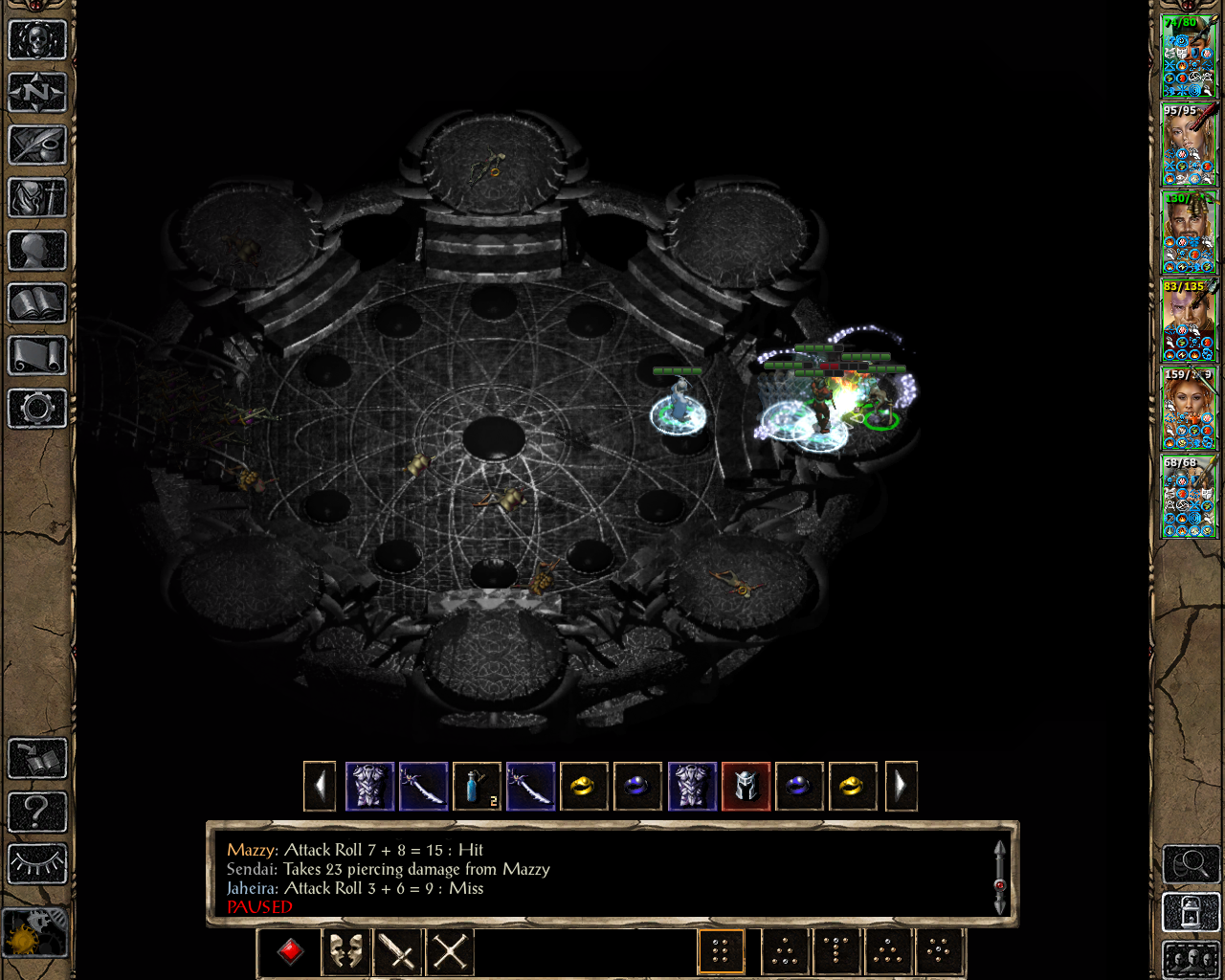The height and width of the screenshot is (980, 1225).
Task: Select the potion bottle with count 2
Action: pyautogui.click(x=477, y=787)
